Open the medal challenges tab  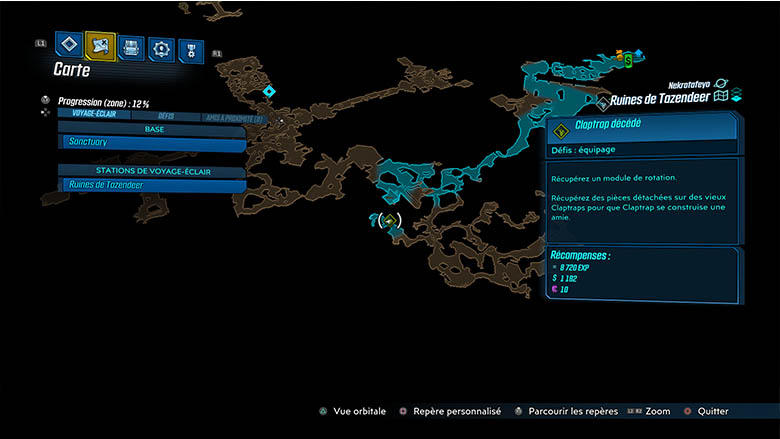coord(191,50)
